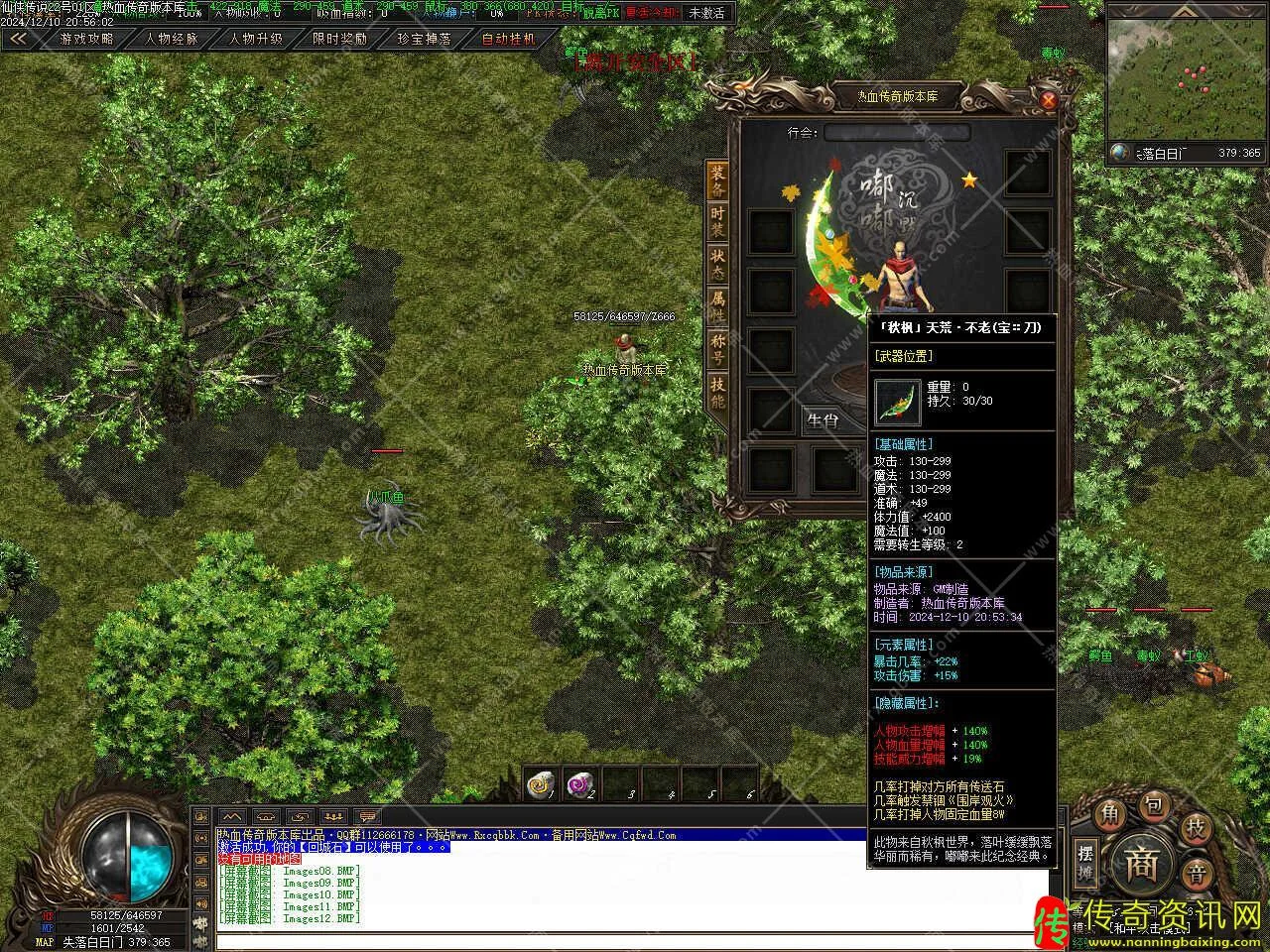Switch to the 时装 fashion tab
1270x952 pixels.
pyautogui.click(x=717, y=222)
